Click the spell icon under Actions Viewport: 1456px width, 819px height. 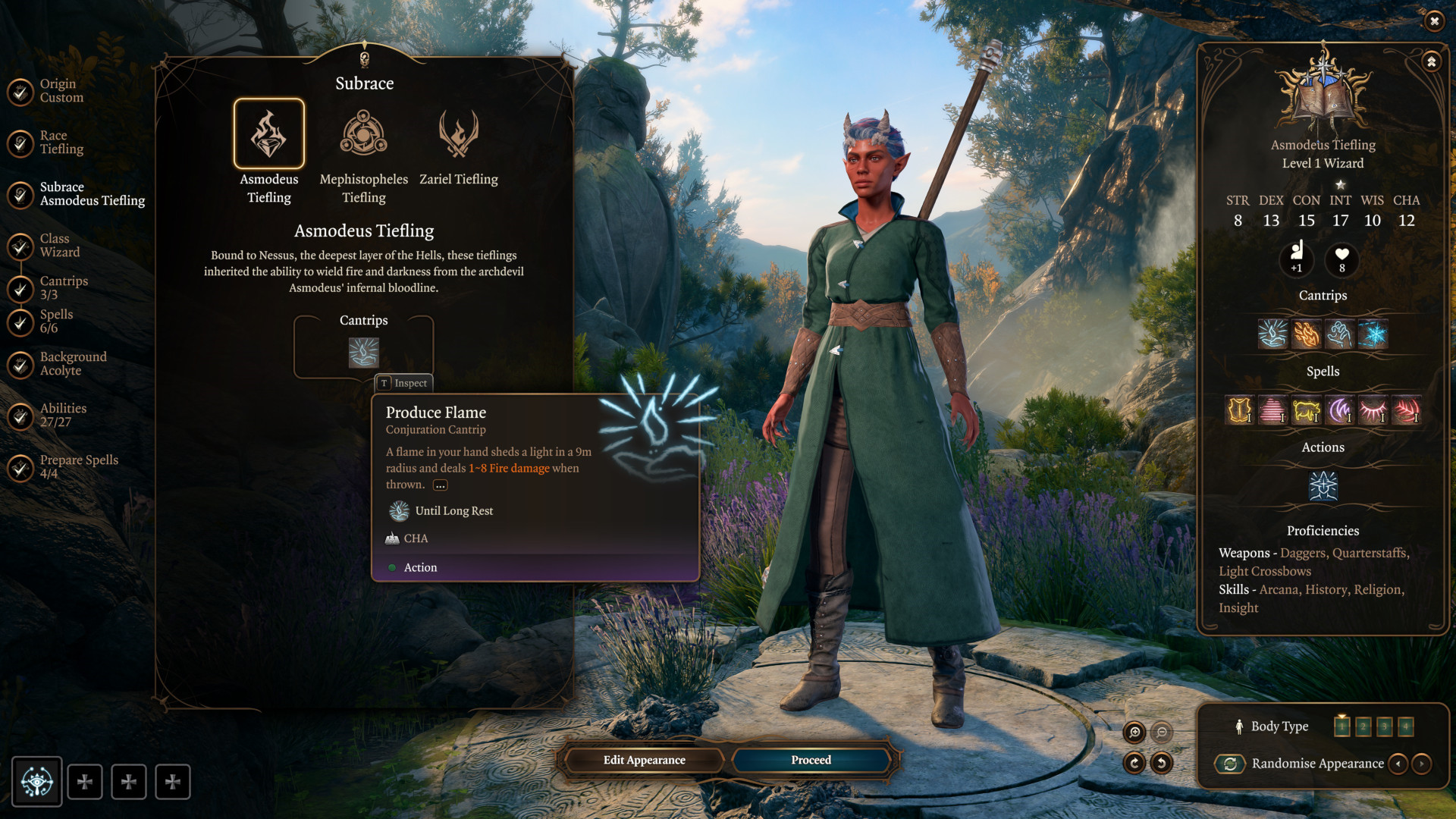1323,486
